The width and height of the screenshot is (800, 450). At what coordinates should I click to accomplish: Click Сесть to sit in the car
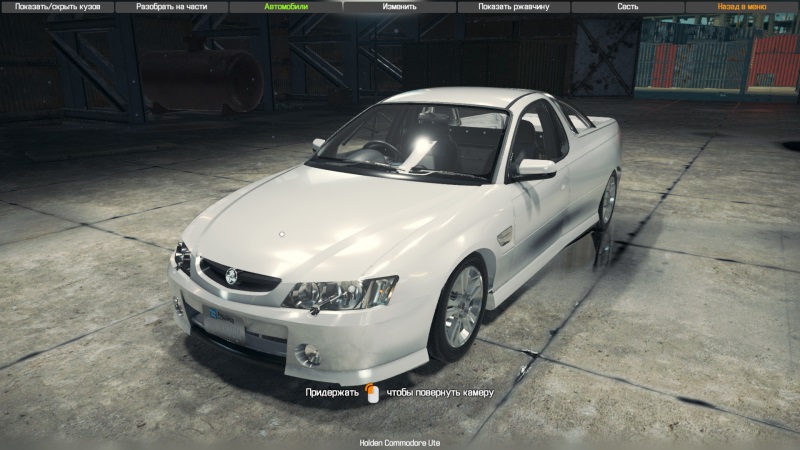628,6
